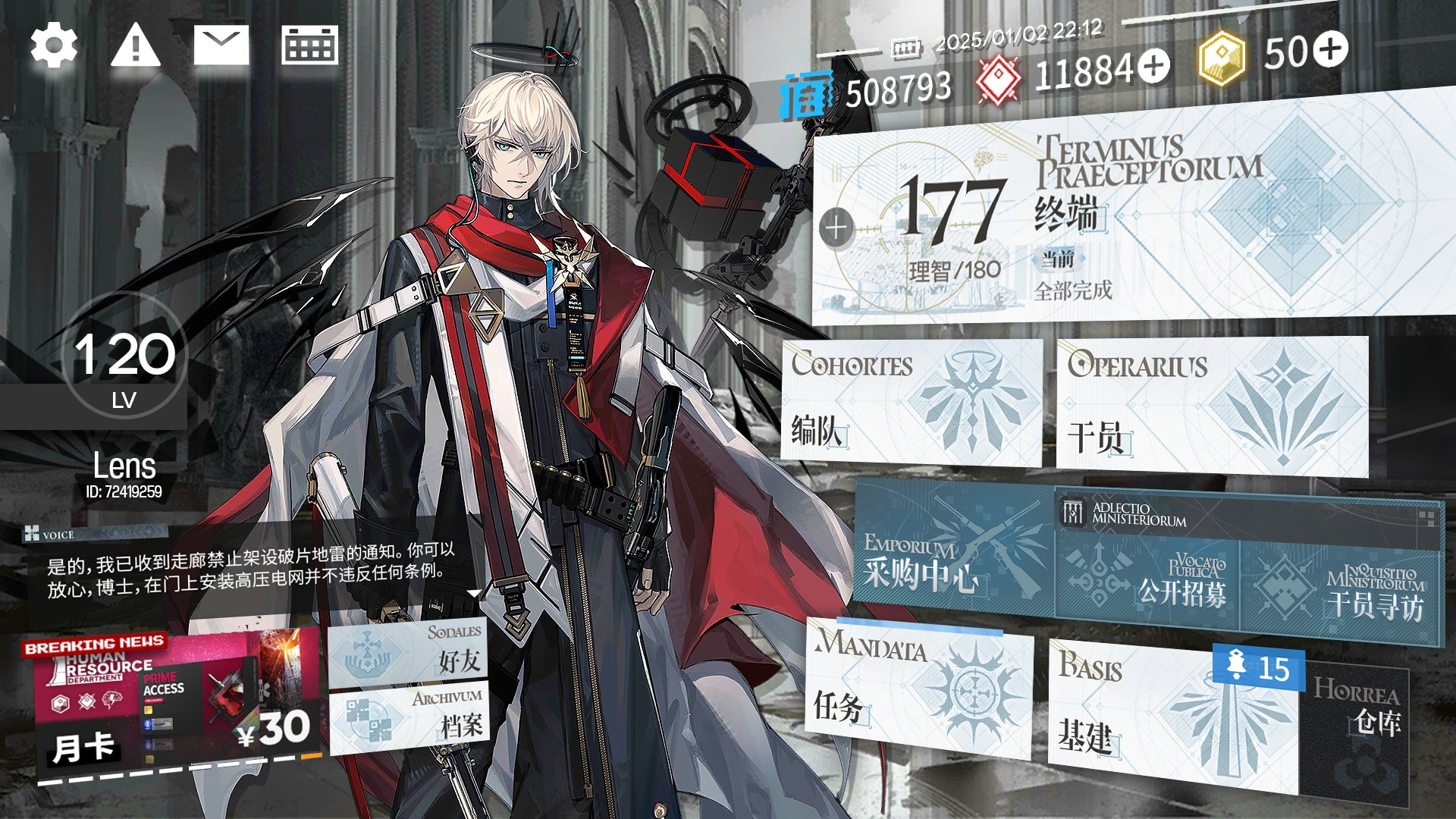Open the warning triangle notice icon

(135, 45)
